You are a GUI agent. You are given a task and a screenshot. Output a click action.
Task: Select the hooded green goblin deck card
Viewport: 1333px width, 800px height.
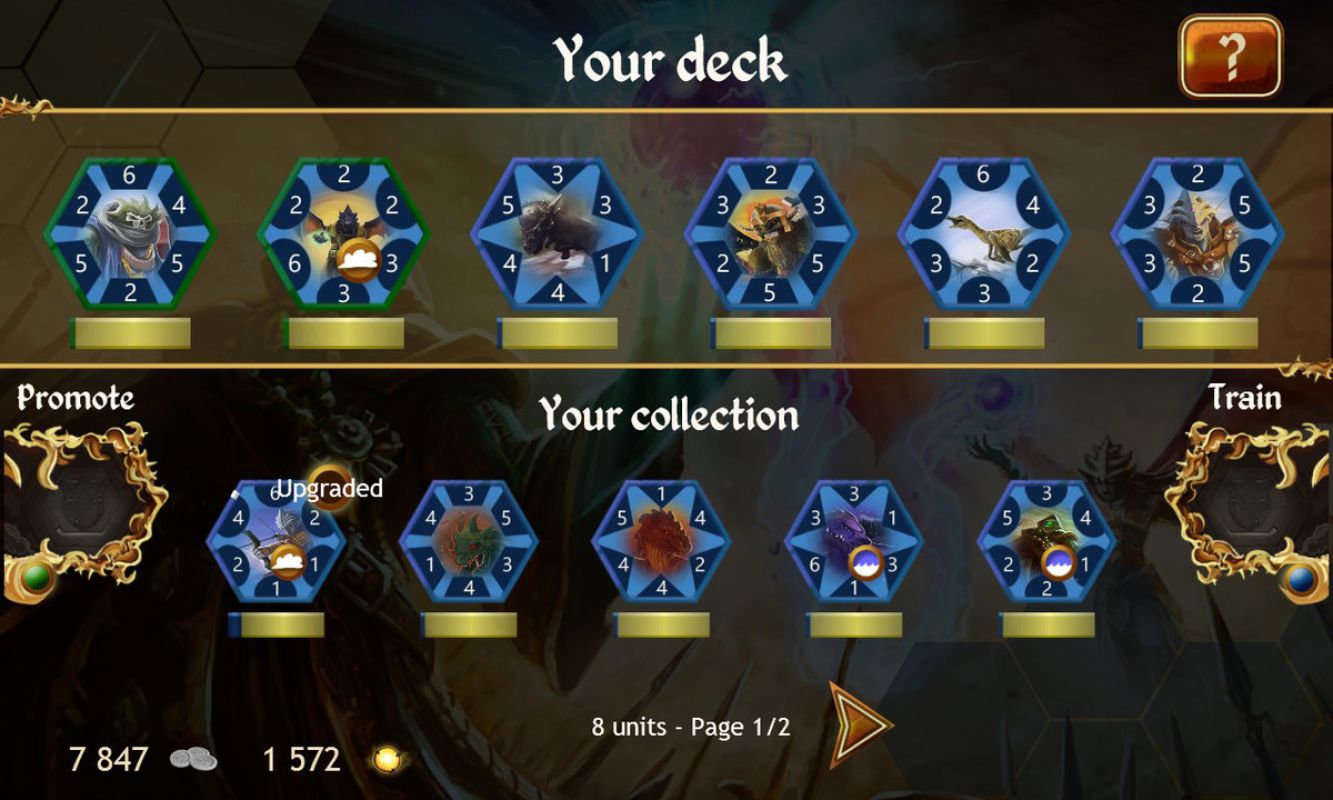129,235
